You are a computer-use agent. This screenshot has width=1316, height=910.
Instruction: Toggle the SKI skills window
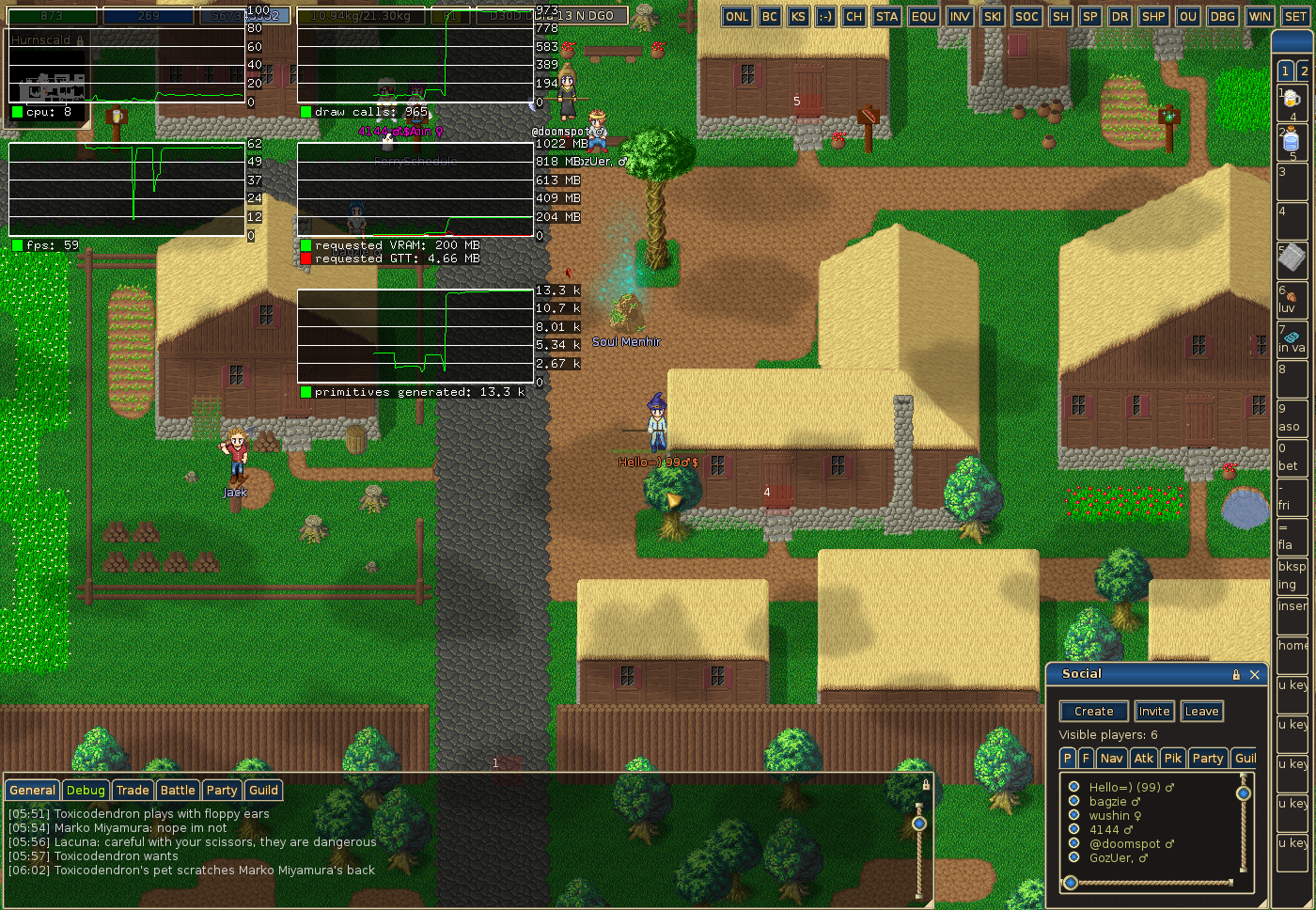coord(992,16)
